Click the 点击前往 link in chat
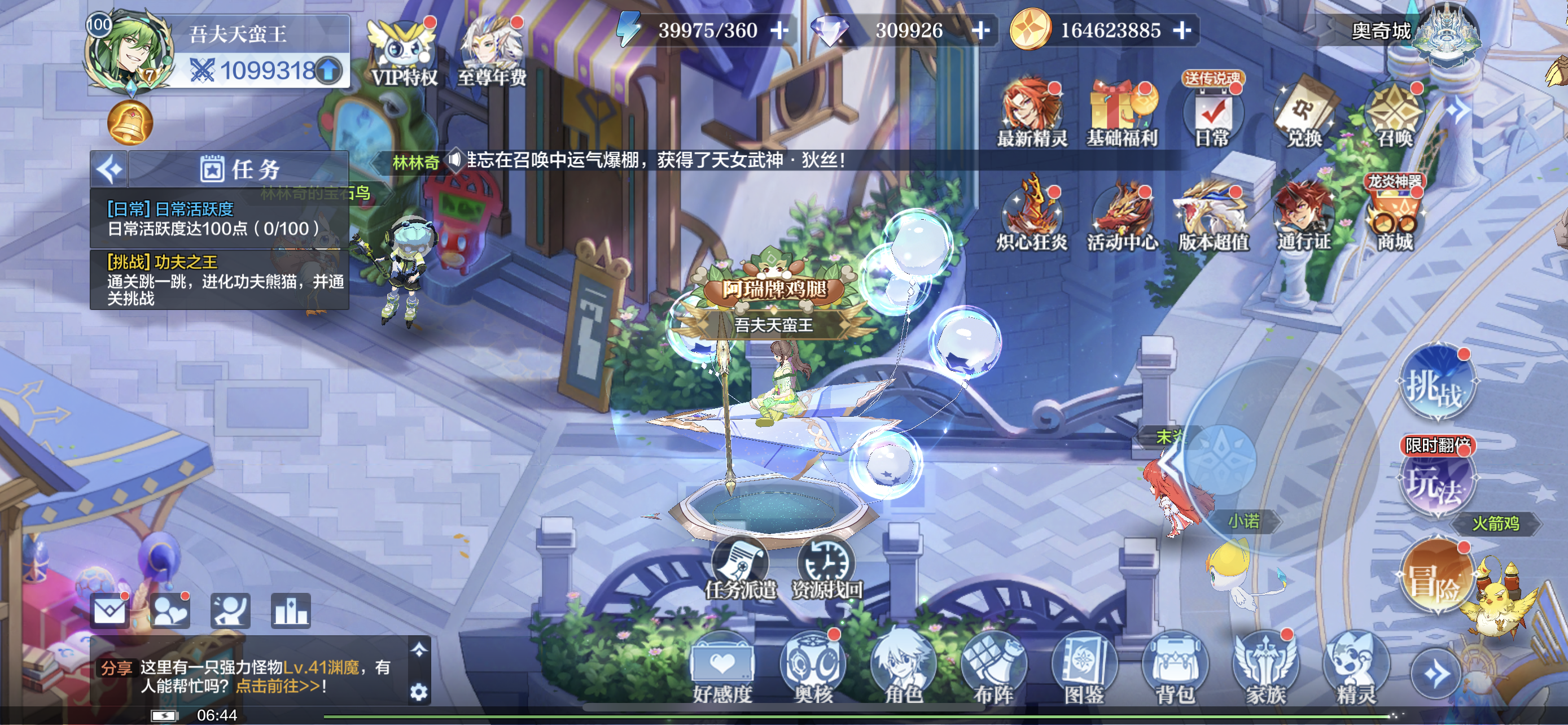1568x725 pixels. (x=277, y=686)
